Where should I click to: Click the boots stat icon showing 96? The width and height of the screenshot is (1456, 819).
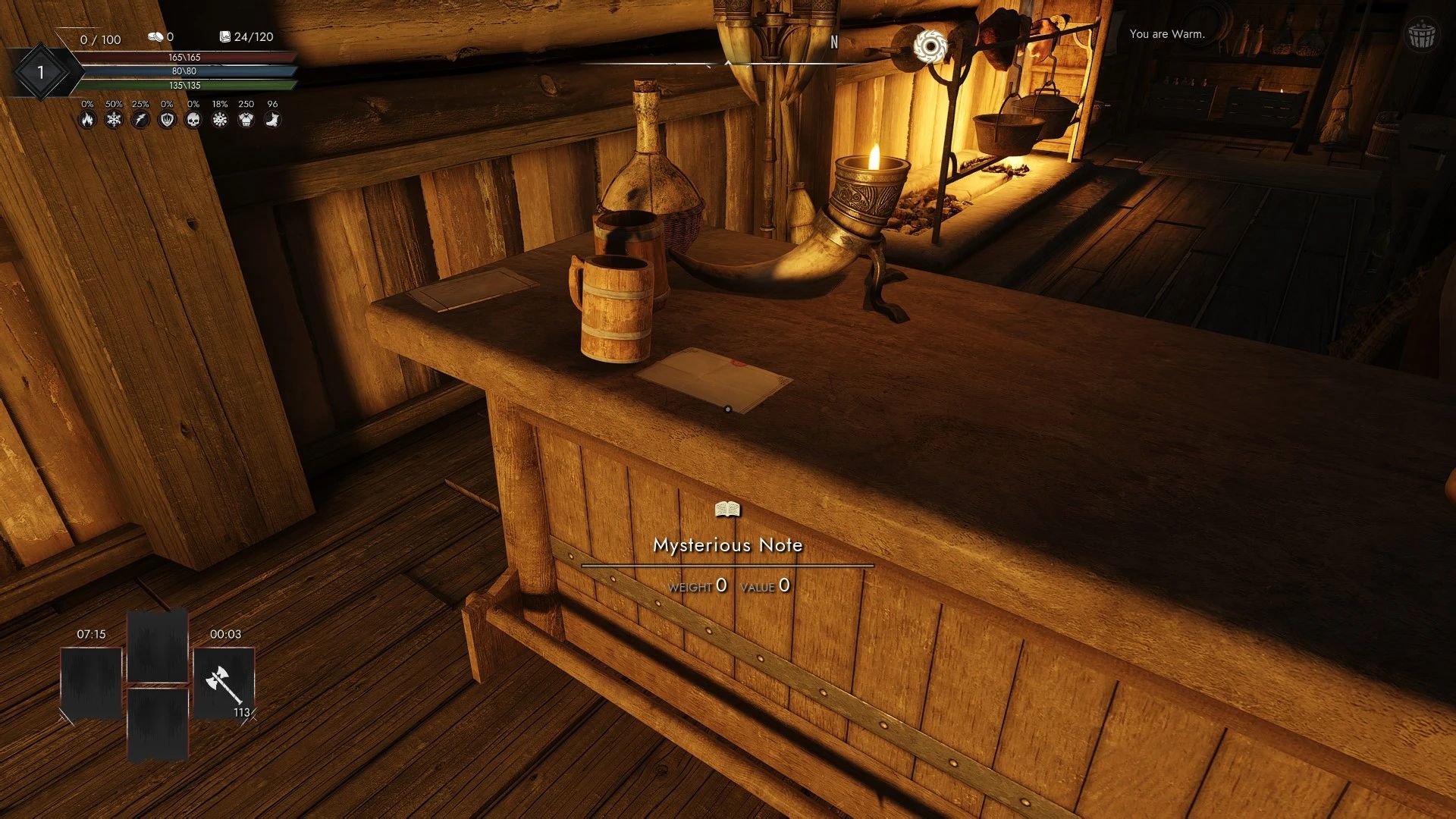[273, 119]
